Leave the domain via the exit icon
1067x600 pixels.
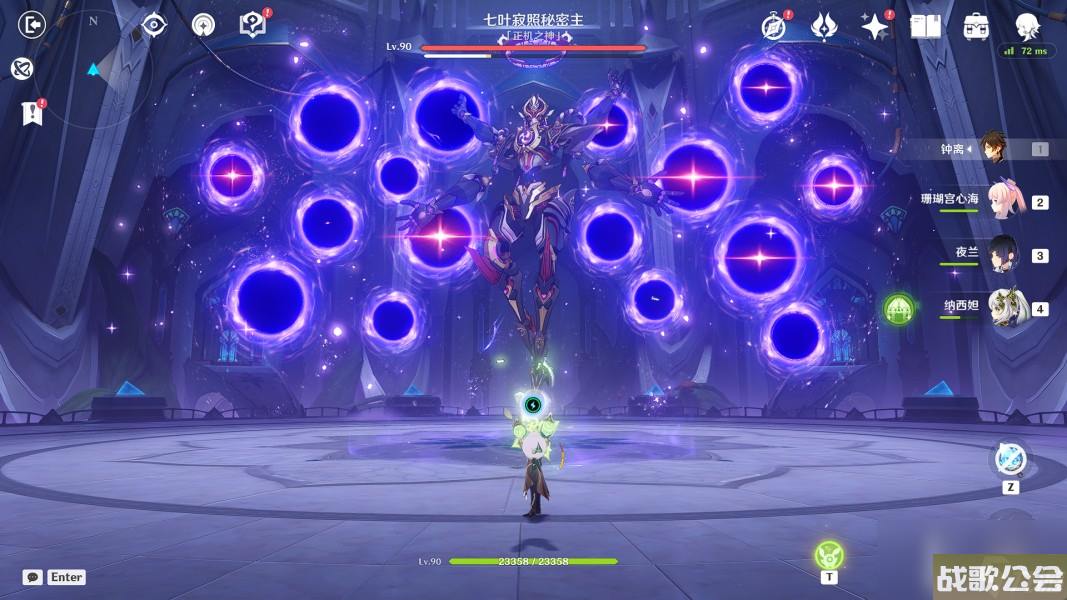[x=32, y=25]
